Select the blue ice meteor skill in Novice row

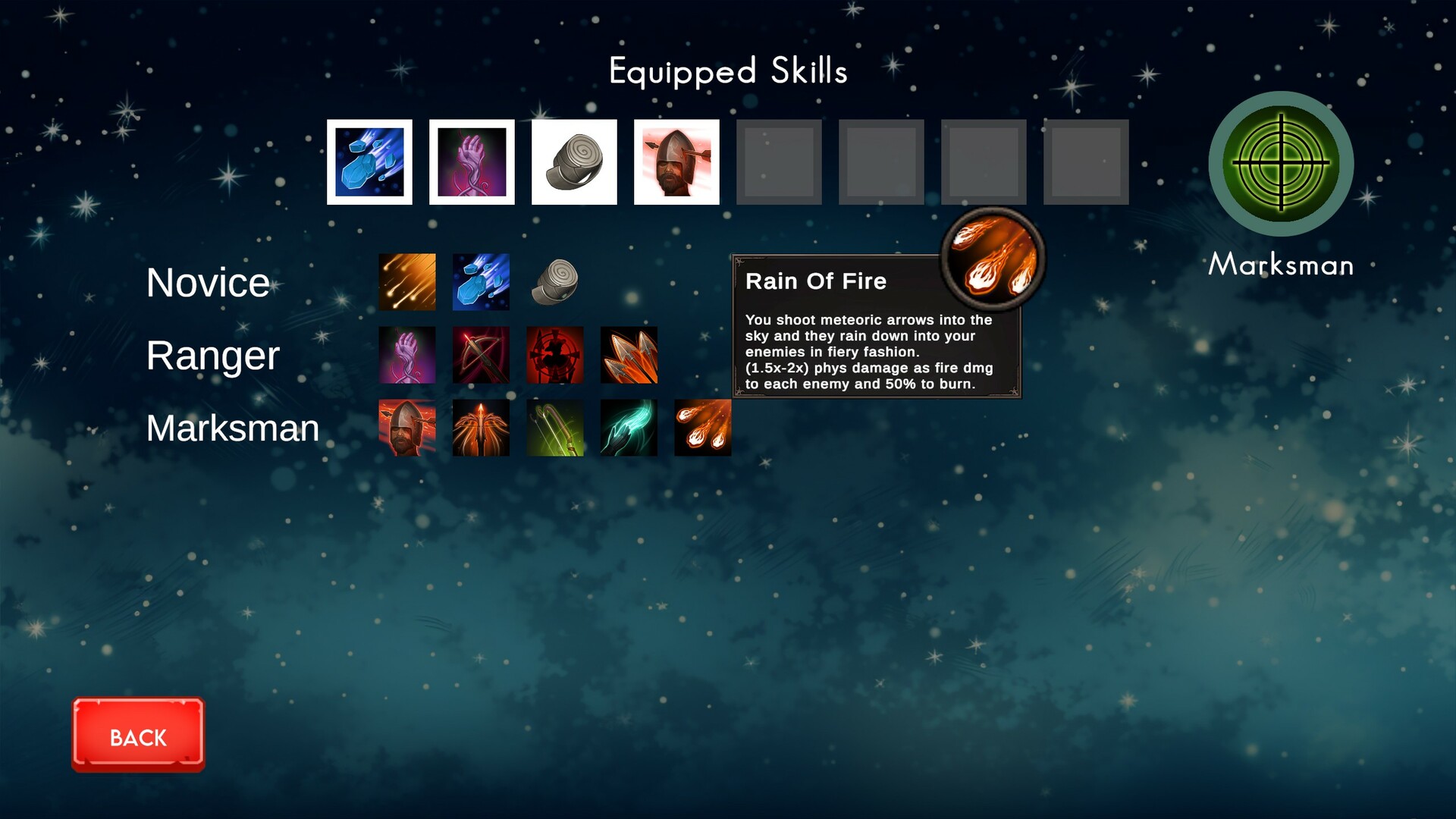[480, 282]
